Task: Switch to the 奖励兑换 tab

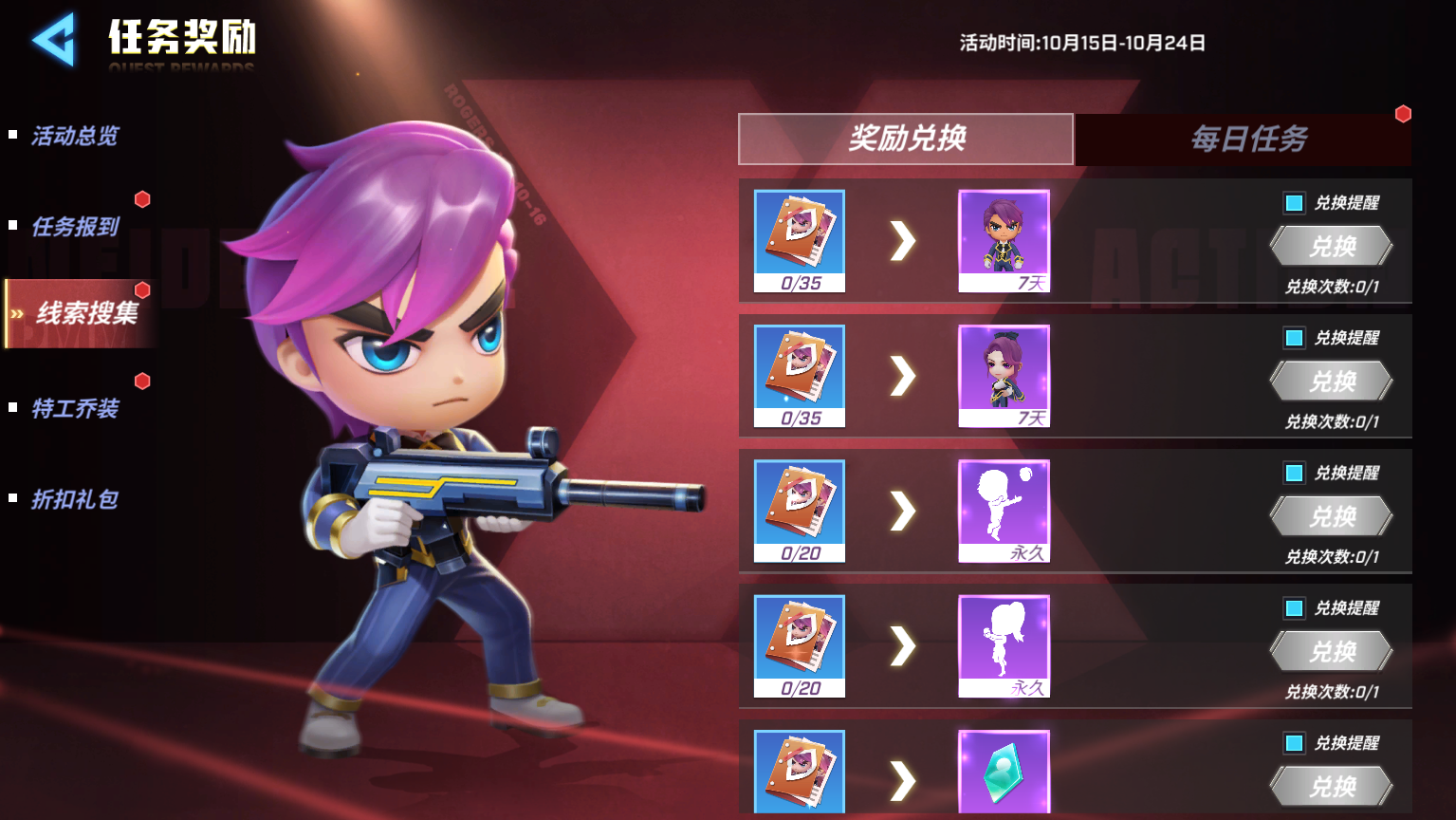Action: tap(906, 140)
